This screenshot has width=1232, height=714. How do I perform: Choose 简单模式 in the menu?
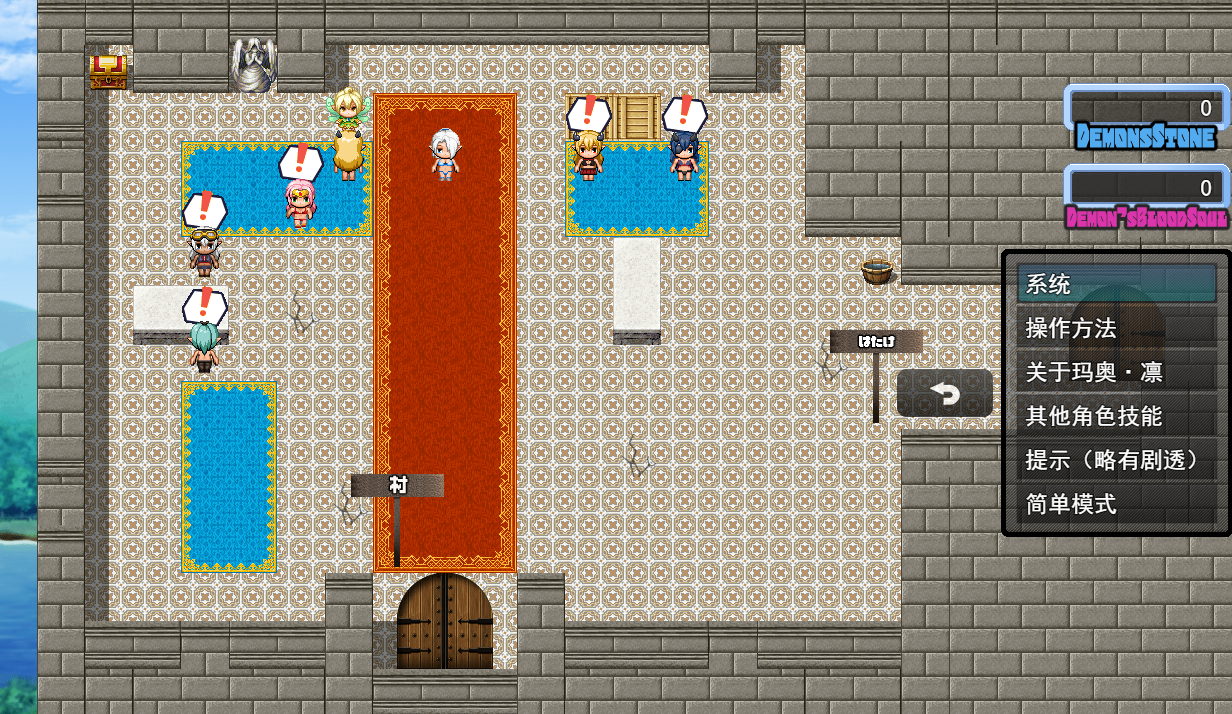coord(1116,505)
